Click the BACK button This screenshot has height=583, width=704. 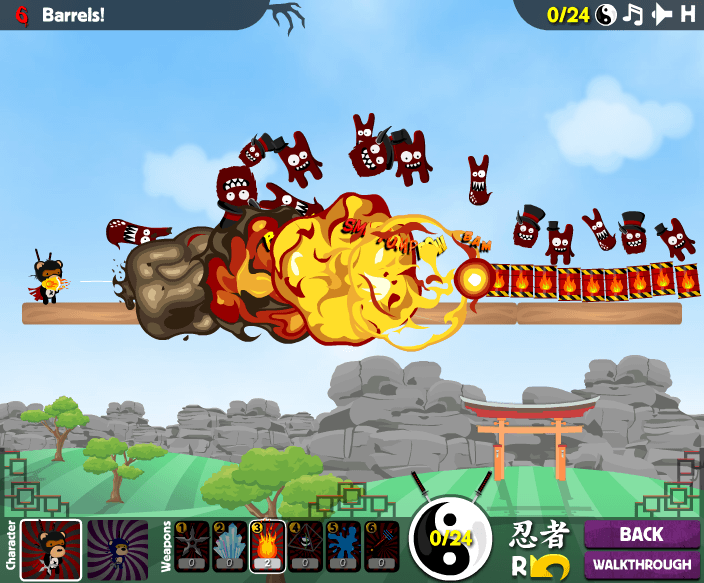[x=641, y=534]
